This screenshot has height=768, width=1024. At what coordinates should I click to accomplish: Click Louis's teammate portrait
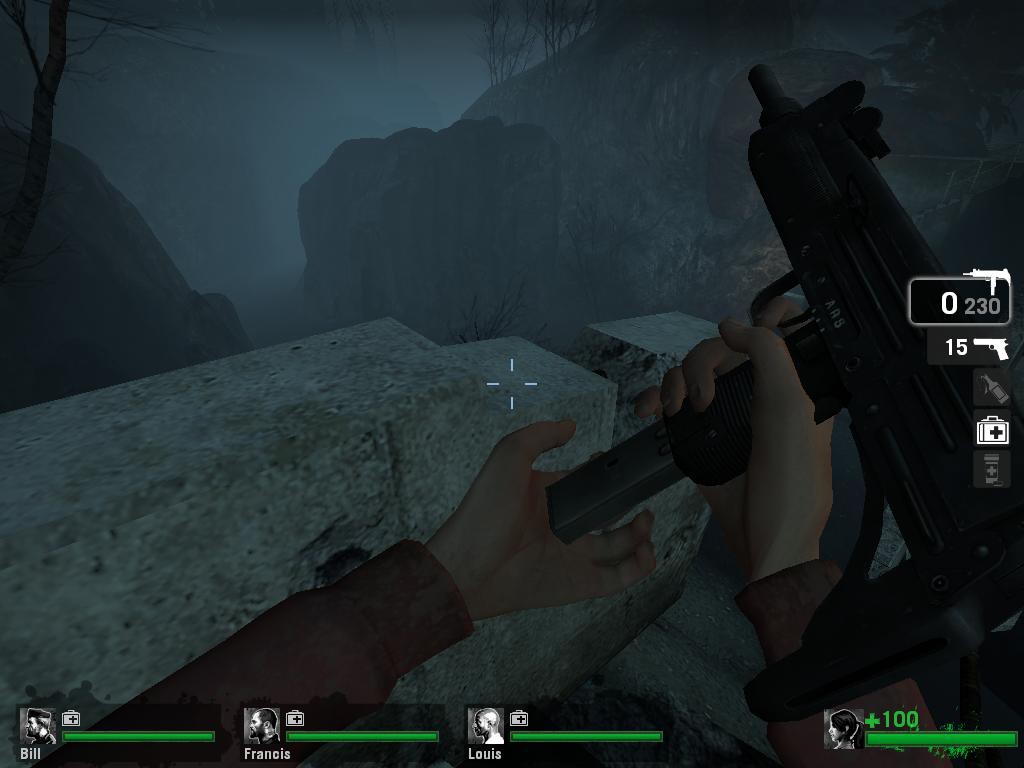[486, 727]
